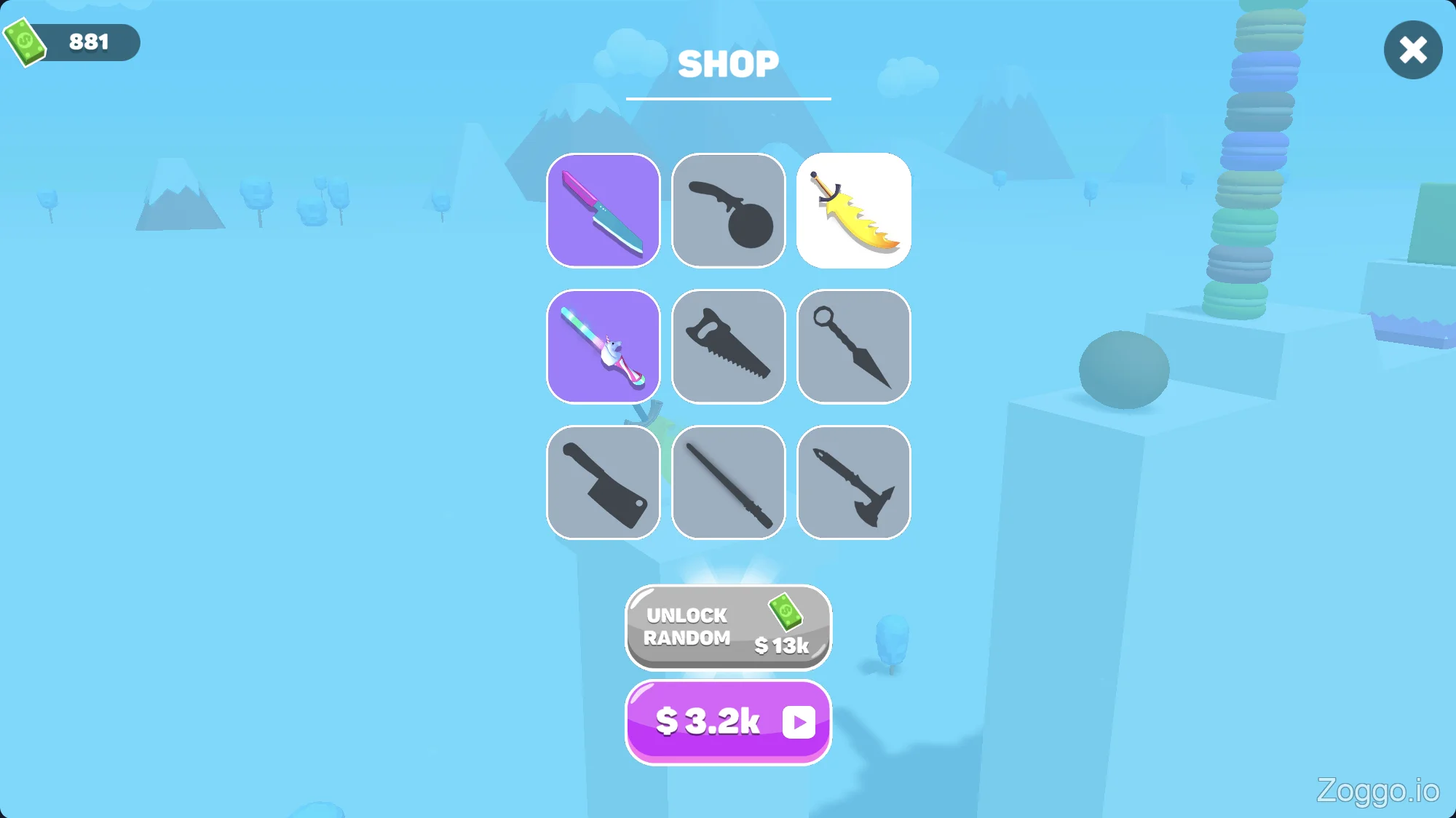The width and height of the screenshot is (1456, 818).
Task: Click the locked meat cleaver silhouette
Action: click(604, 483)
